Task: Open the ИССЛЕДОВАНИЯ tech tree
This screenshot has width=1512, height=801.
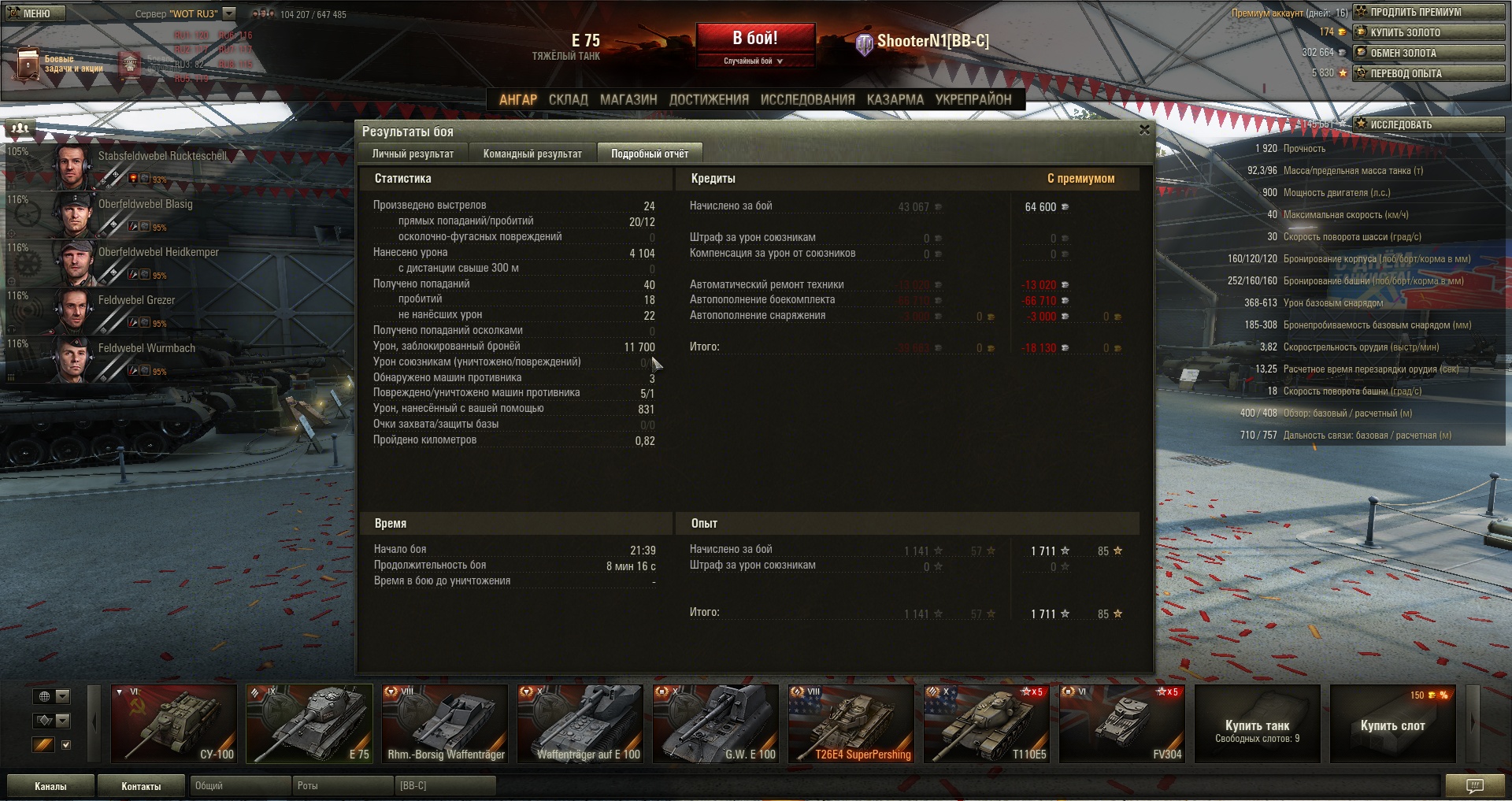Action: coord(807,99)
